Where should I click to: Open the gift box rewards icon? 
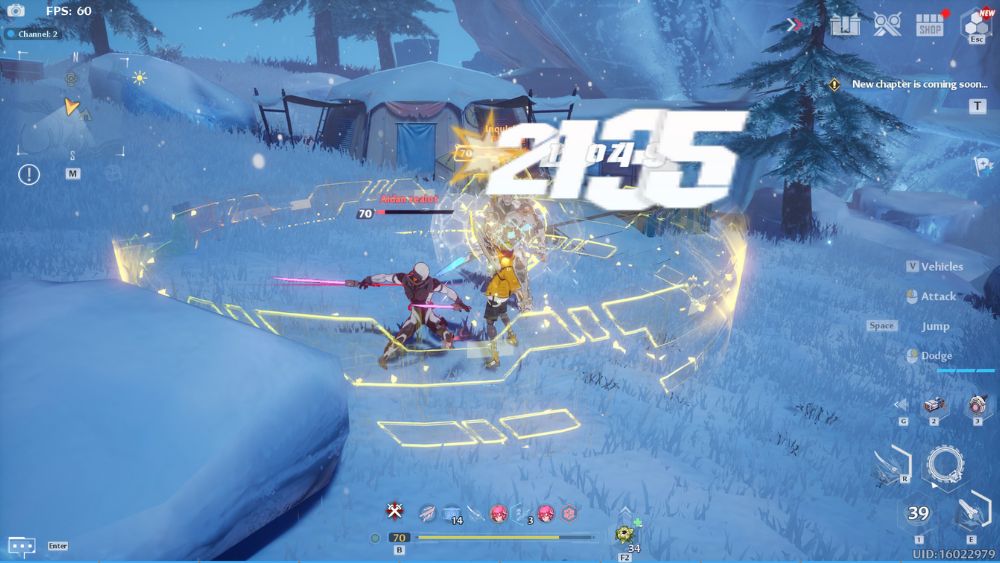point(845,24)
